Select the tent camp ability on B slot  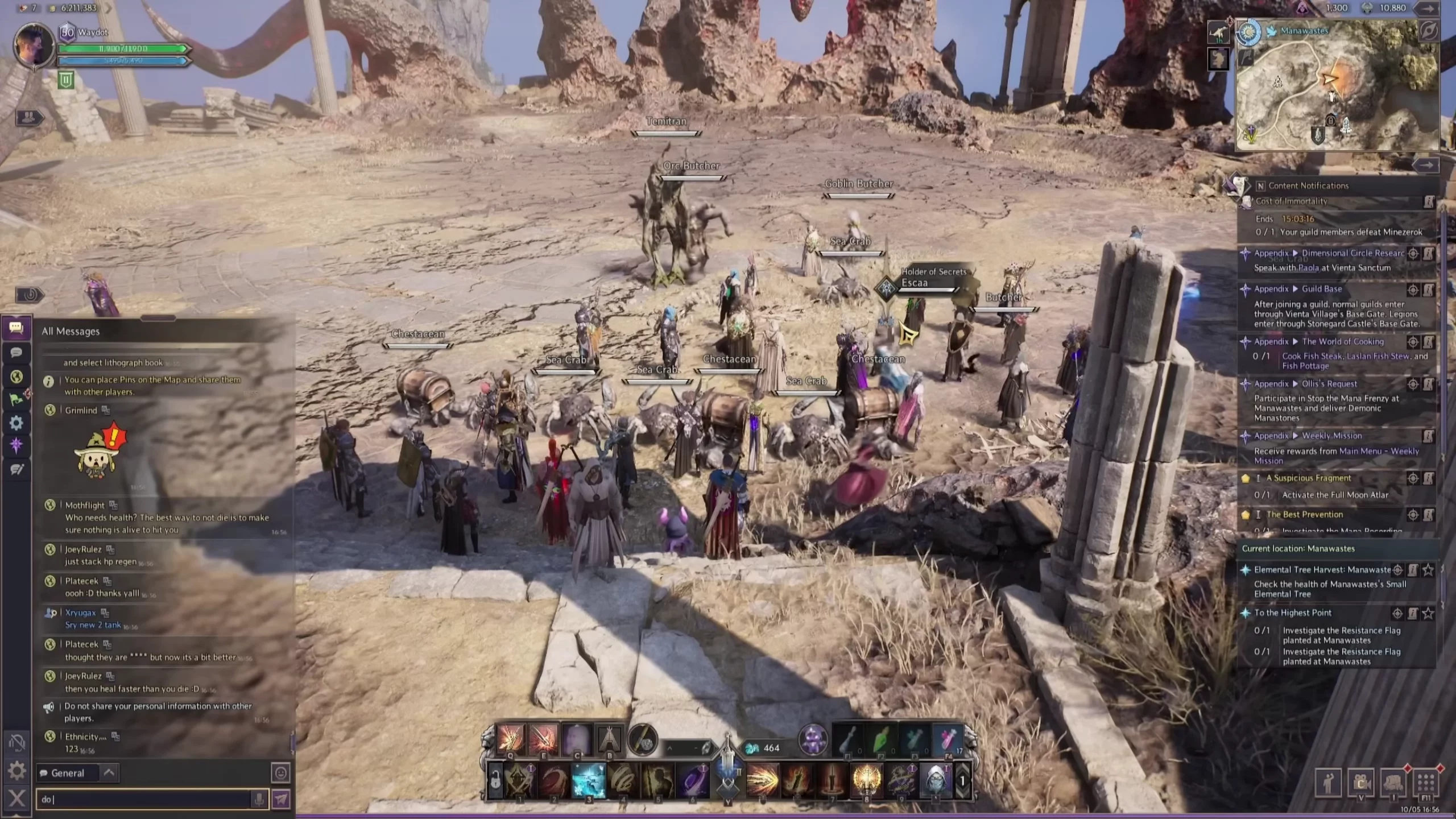point(609,739)
